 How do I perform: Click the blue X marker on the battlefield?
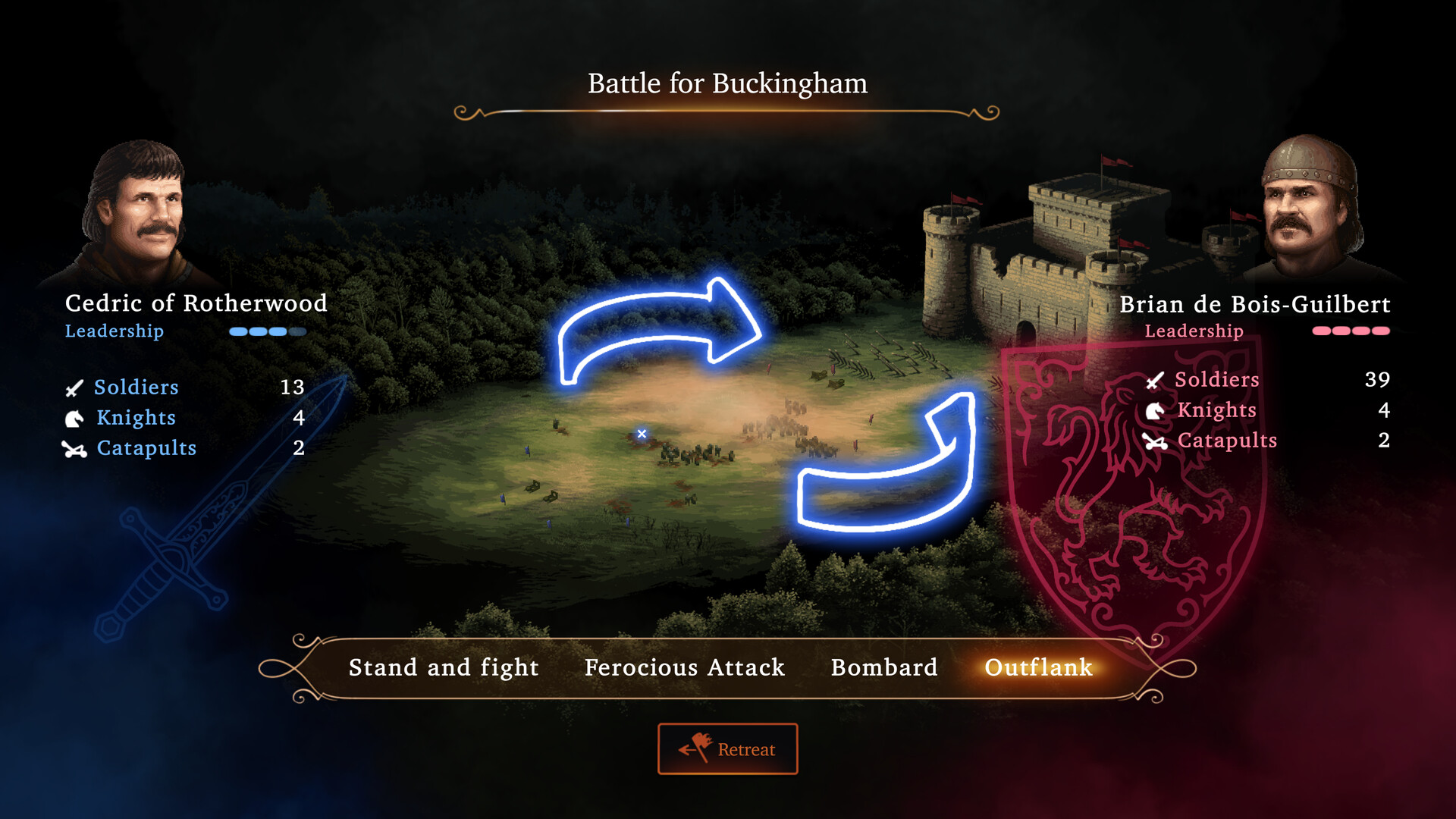pyautogui.click(x=642, y=434)
